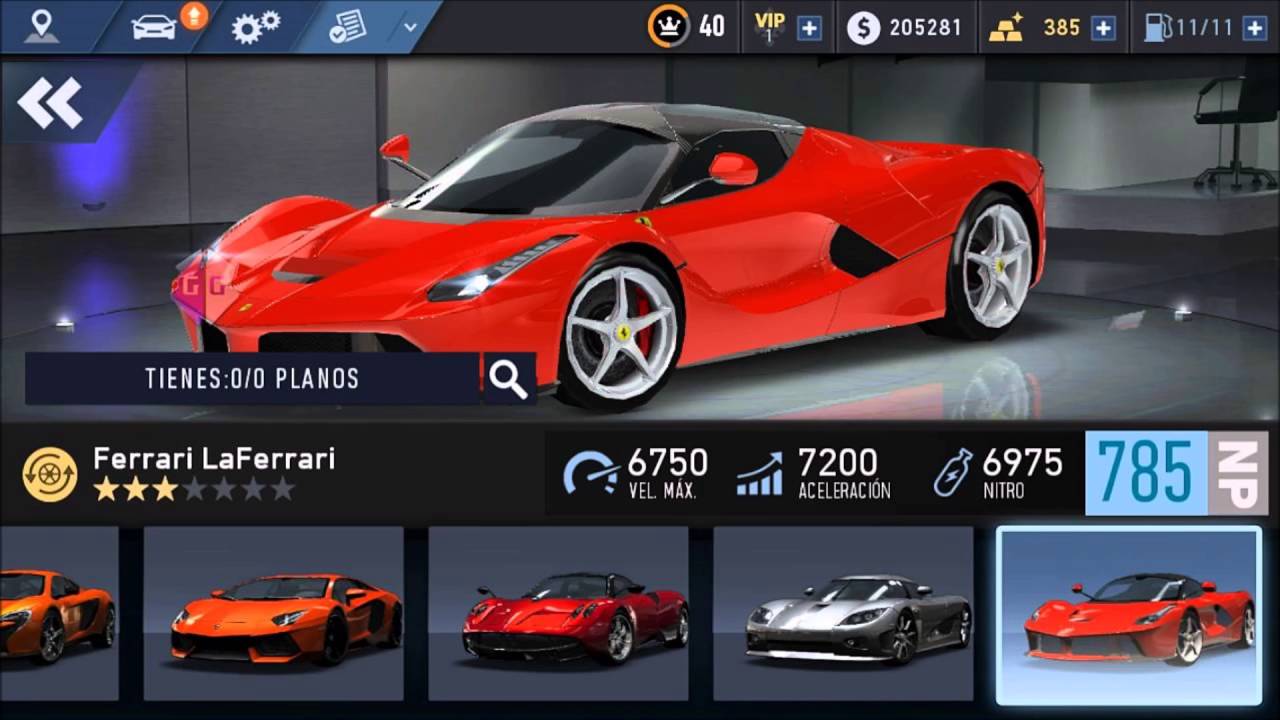Open the map location tab
This screenshot has height=720, width=1280.
click(x=41, y=27)
